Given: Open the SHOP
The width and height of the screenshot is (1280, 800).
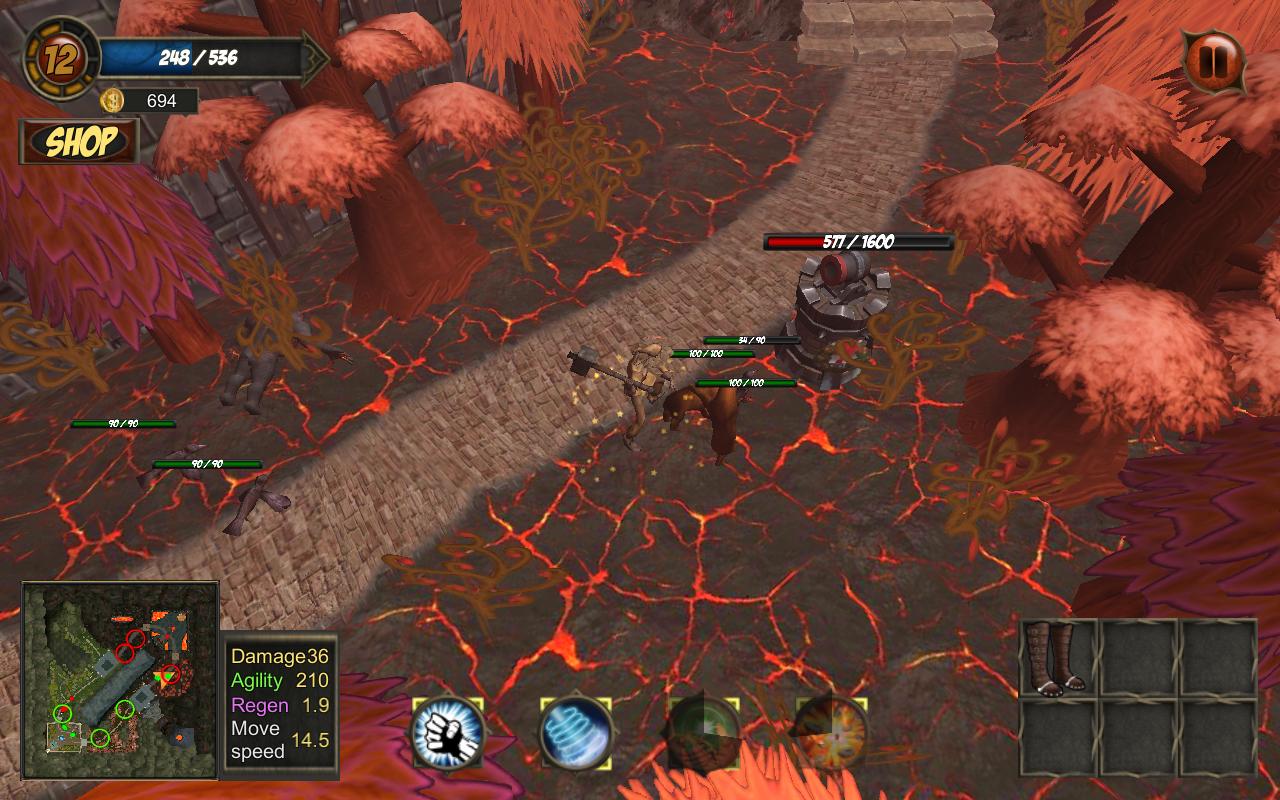Looking at the screenshot, I should pyautogui.click(x=80, y=141).
